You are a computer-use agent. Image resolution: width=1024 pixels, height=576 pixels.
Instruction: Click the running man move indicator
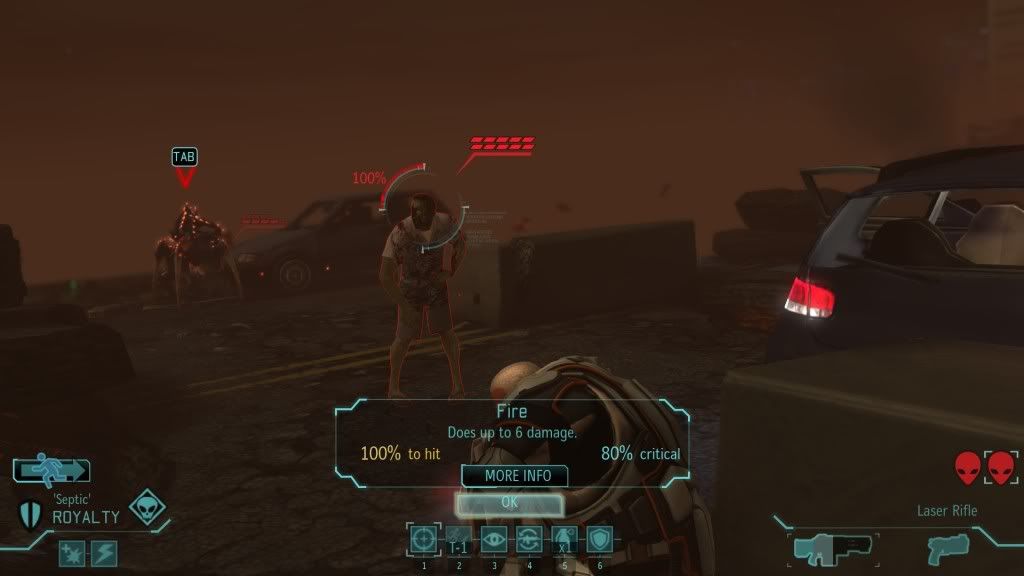coord(52,469)
